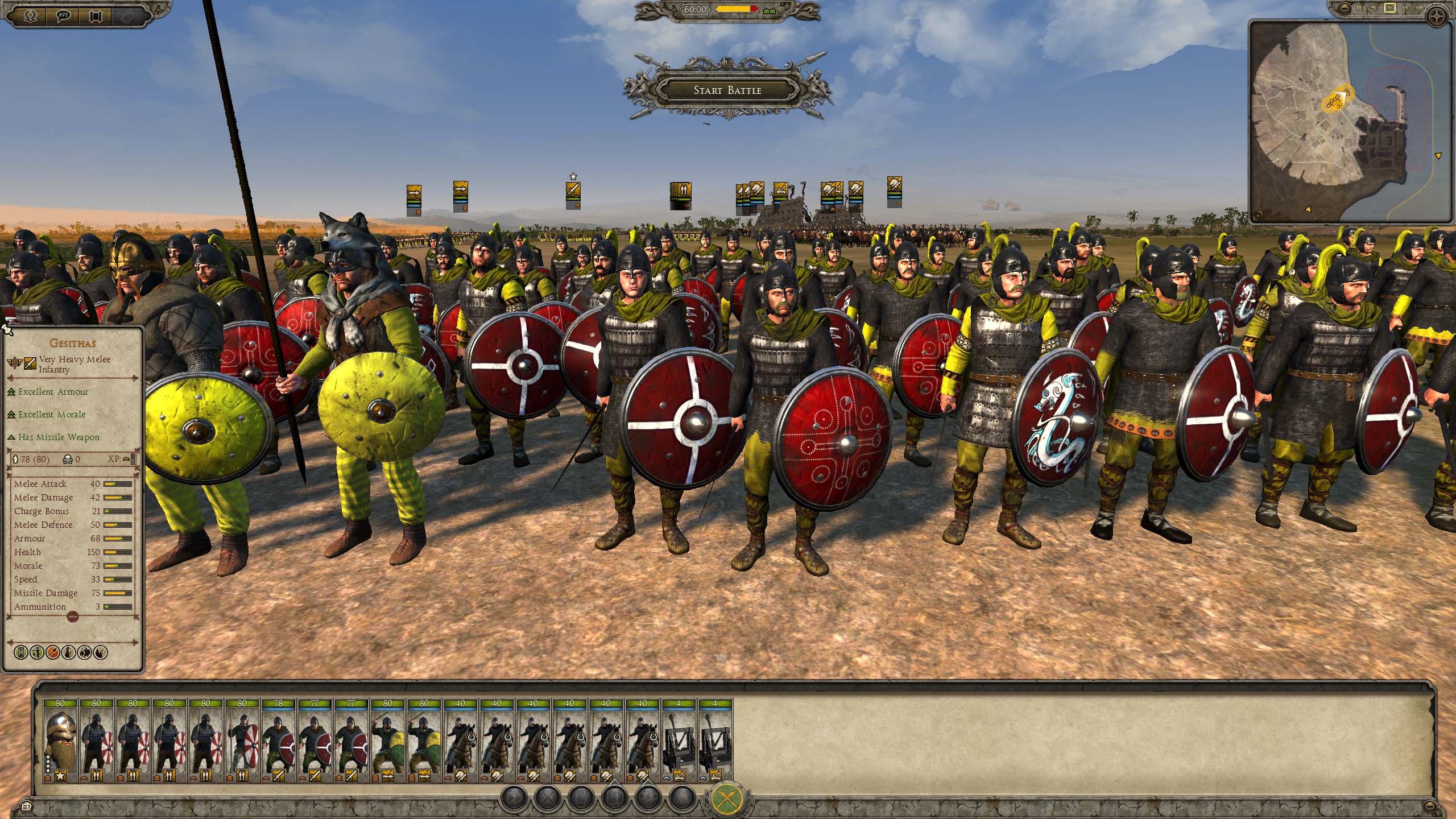Click the eye icon on minimap corner
The image size is (1456, 819).
pos(1259,214)
